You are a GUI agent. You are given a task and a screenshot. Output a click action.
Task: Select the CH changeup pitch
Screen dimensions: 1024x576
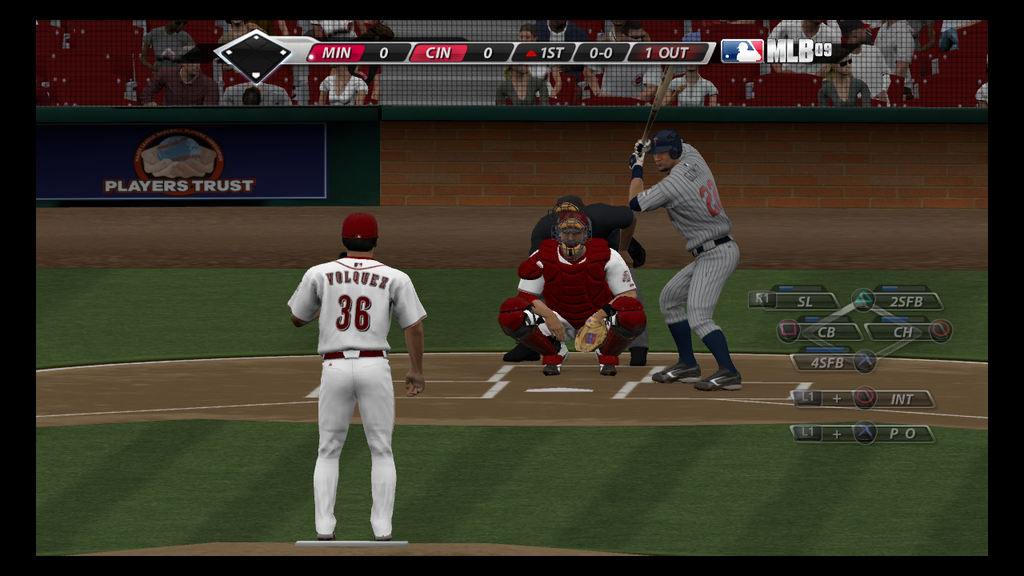tap(903, 331)
